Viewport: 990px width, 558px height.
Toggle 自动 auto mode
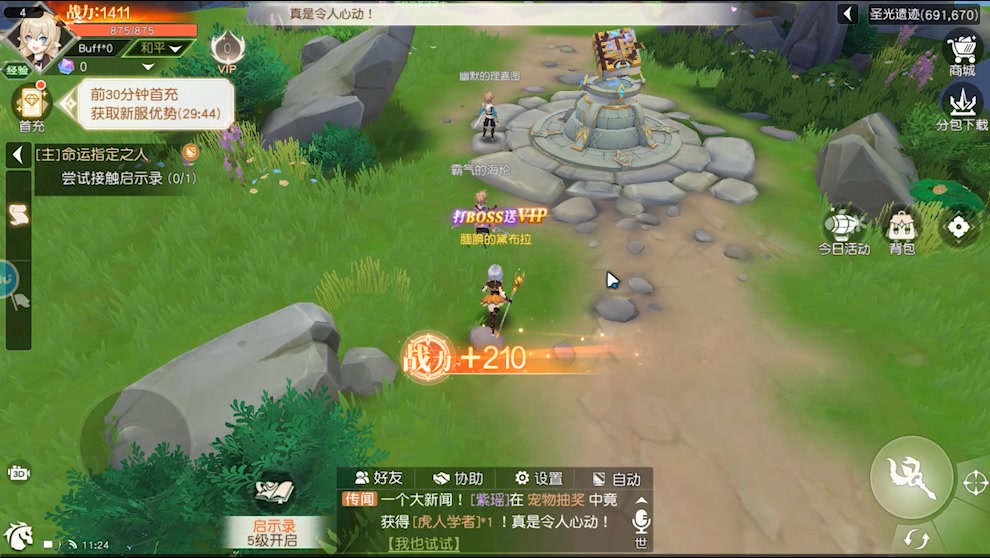click(x=616, y=479)
